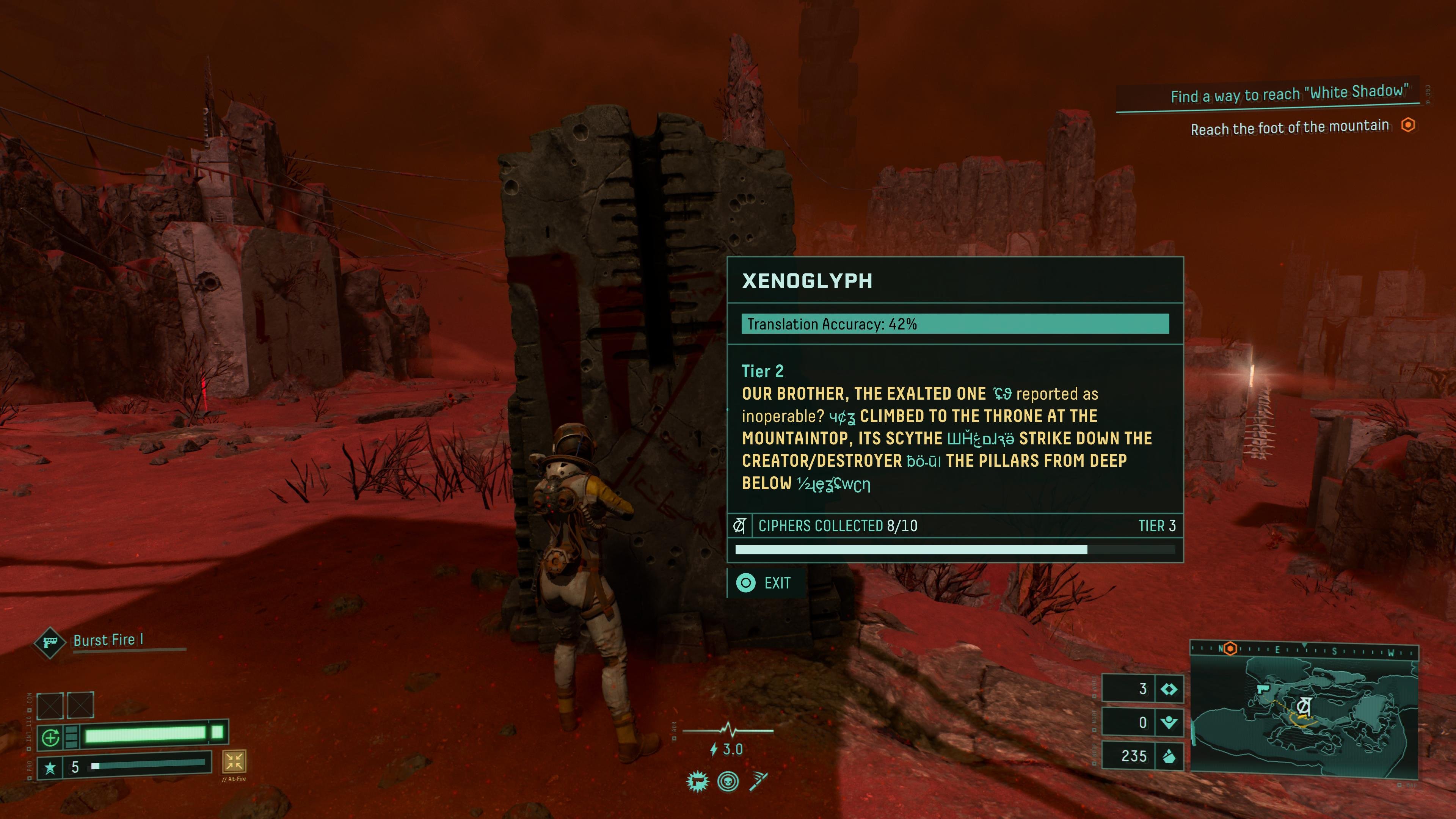Select the Xenoglyph marker on the minimap

(x=1304, y=706)
